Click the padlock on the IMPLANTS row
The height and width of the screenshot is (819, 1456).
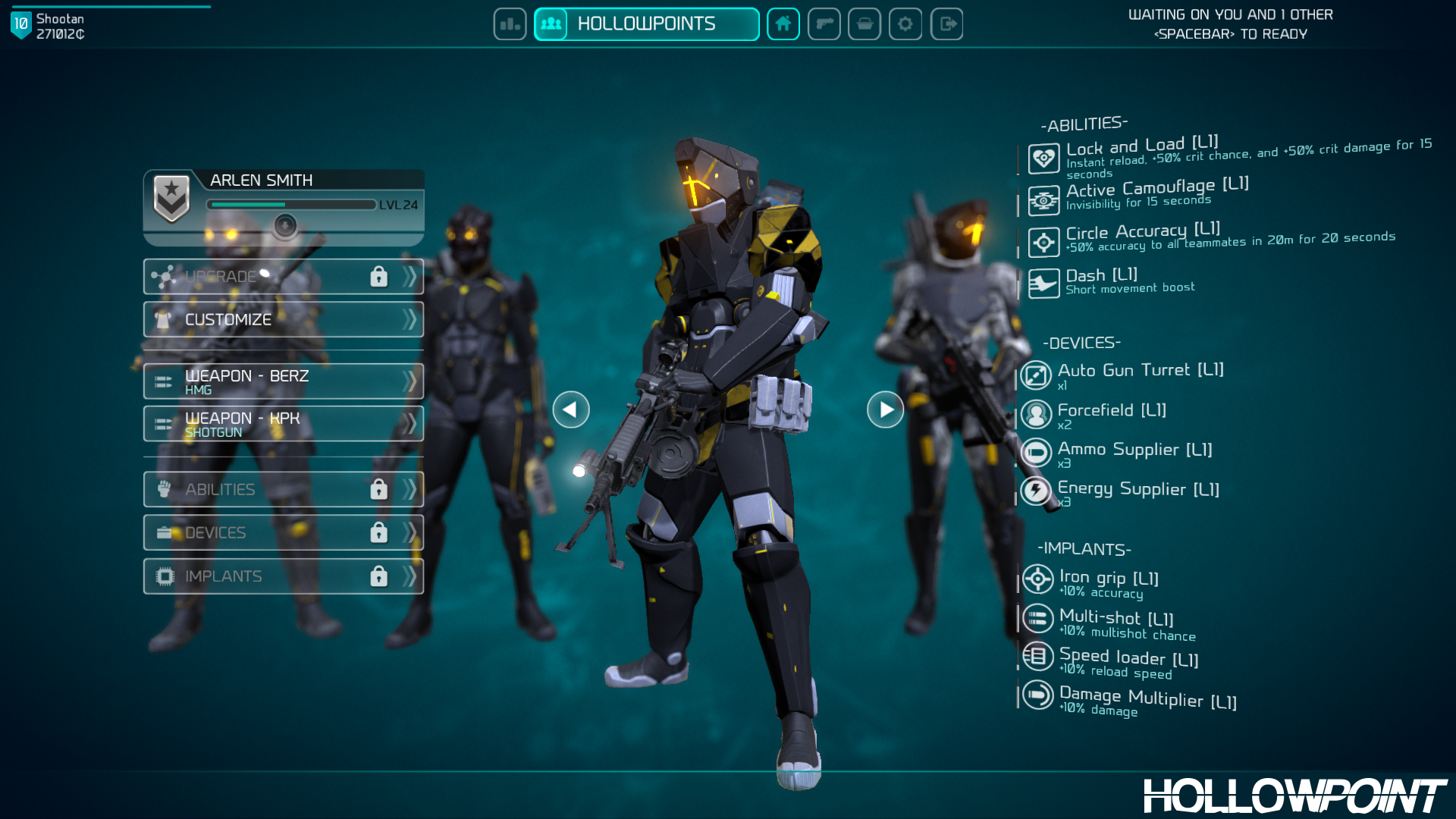[379, 576]
